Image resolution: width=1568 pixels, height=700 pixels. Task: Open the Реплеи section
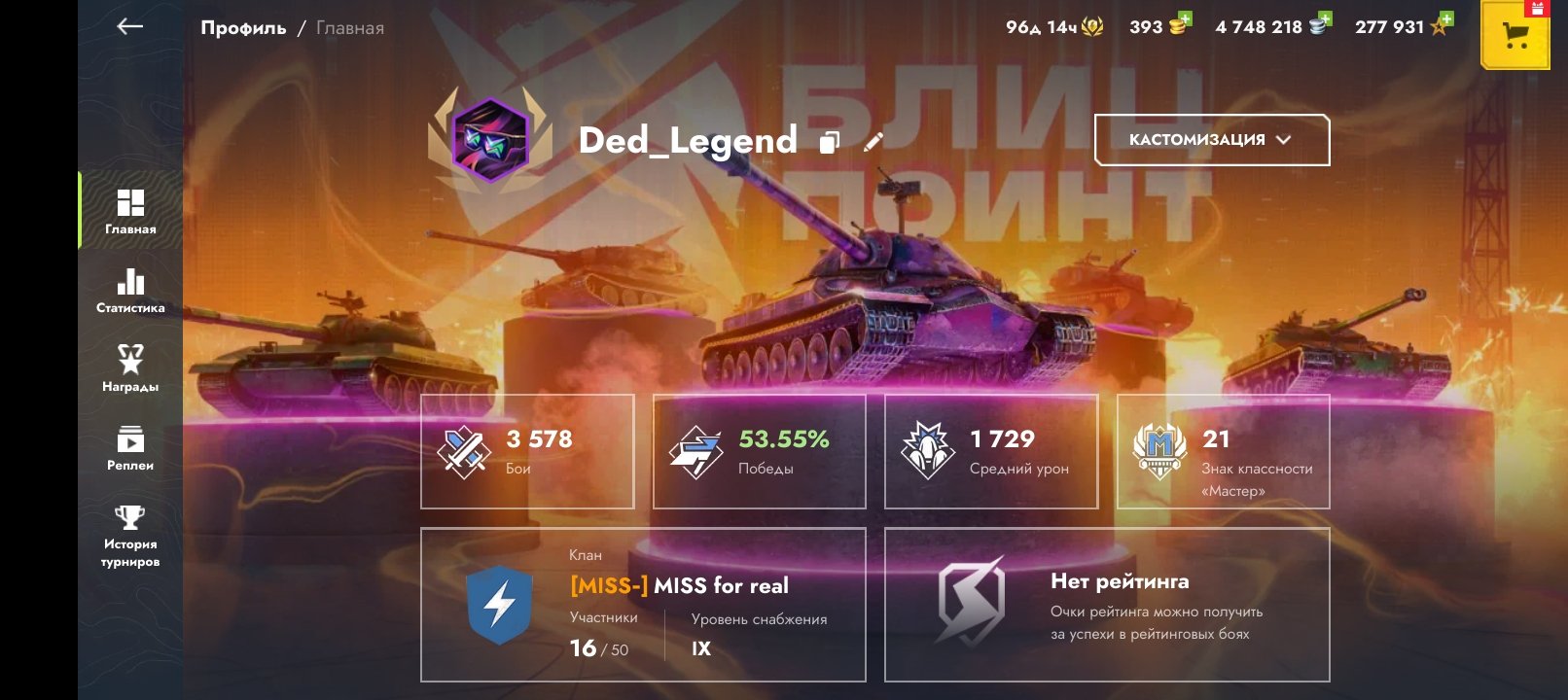[130, 448]
